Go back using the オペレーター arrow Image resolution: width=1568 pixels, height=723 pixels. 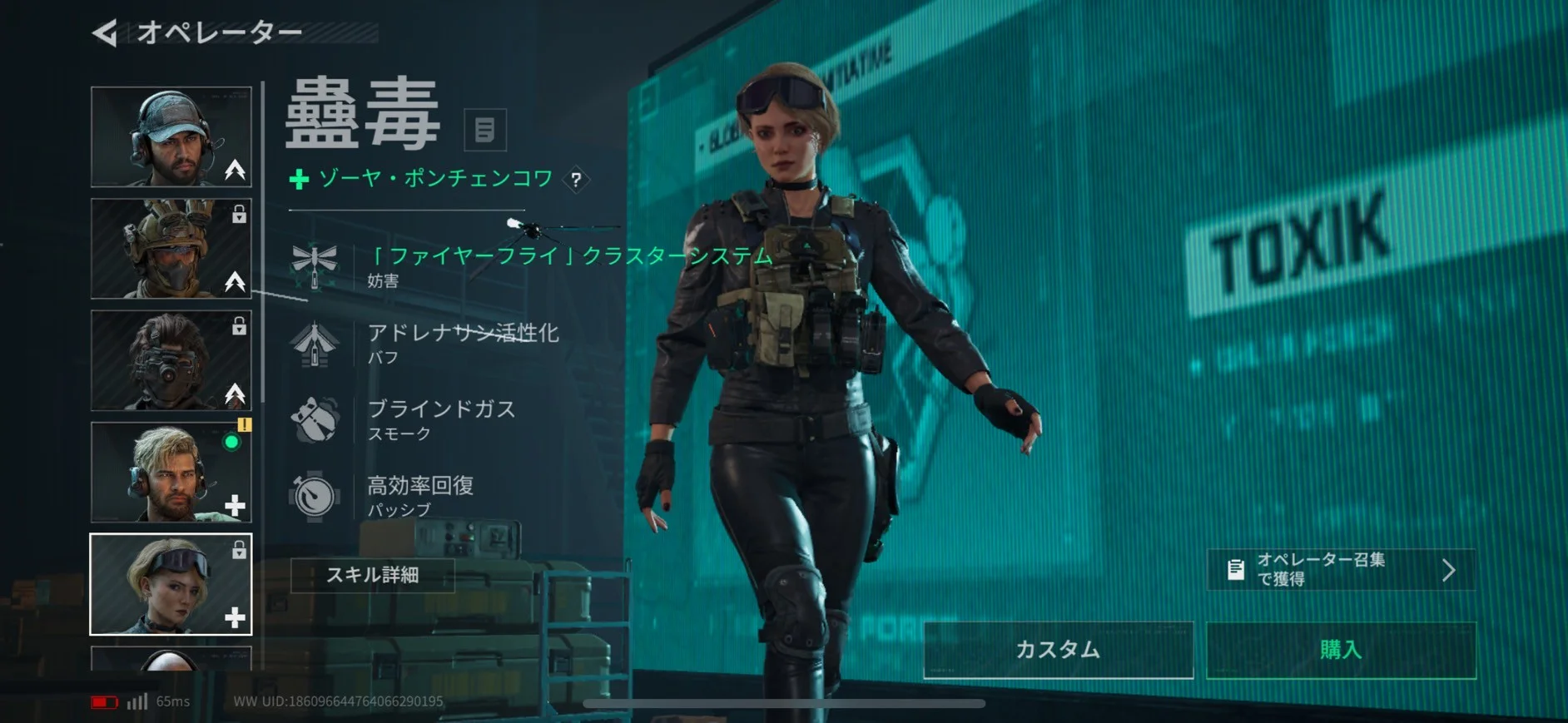[105, 33]
